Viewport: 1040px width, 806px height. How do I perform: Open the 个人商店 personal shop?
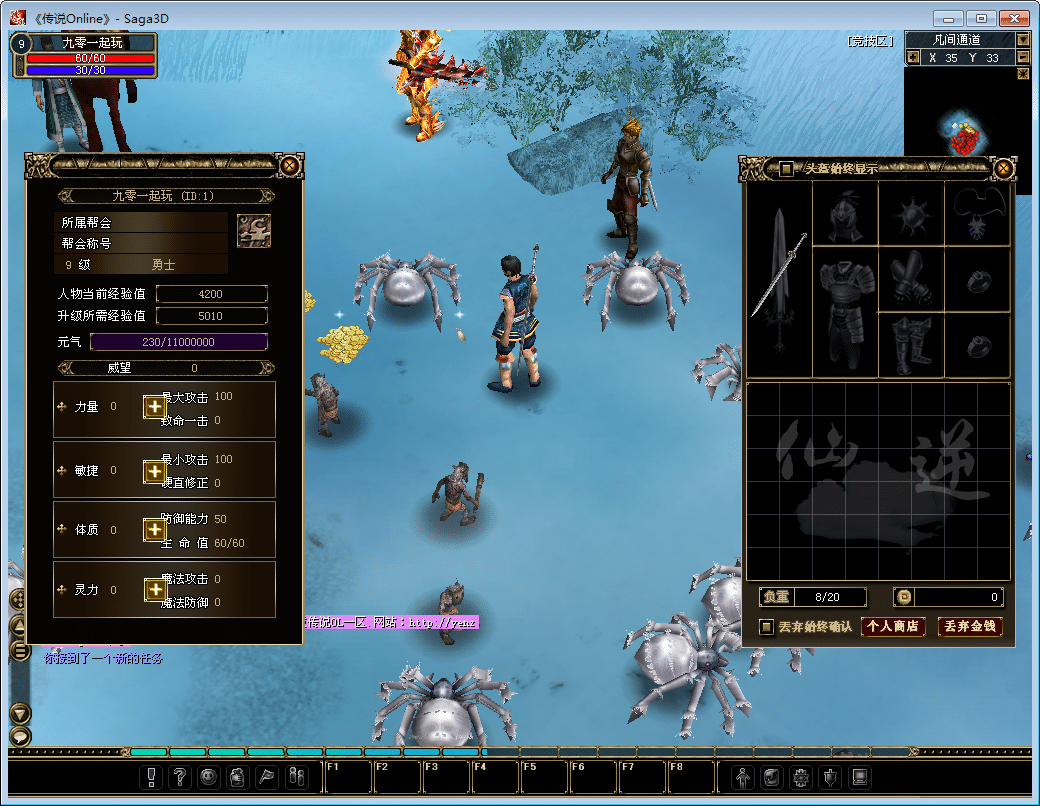coord(893,627)
